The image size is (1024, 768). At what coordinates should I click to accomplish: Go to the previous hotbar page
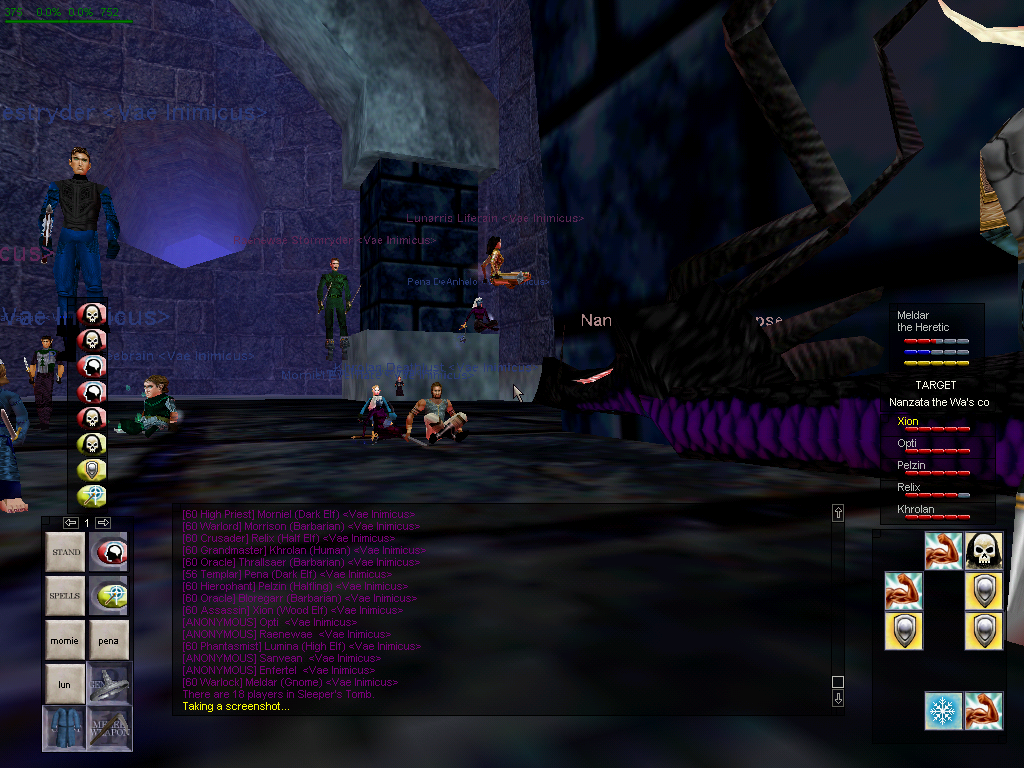click(70, 523)
